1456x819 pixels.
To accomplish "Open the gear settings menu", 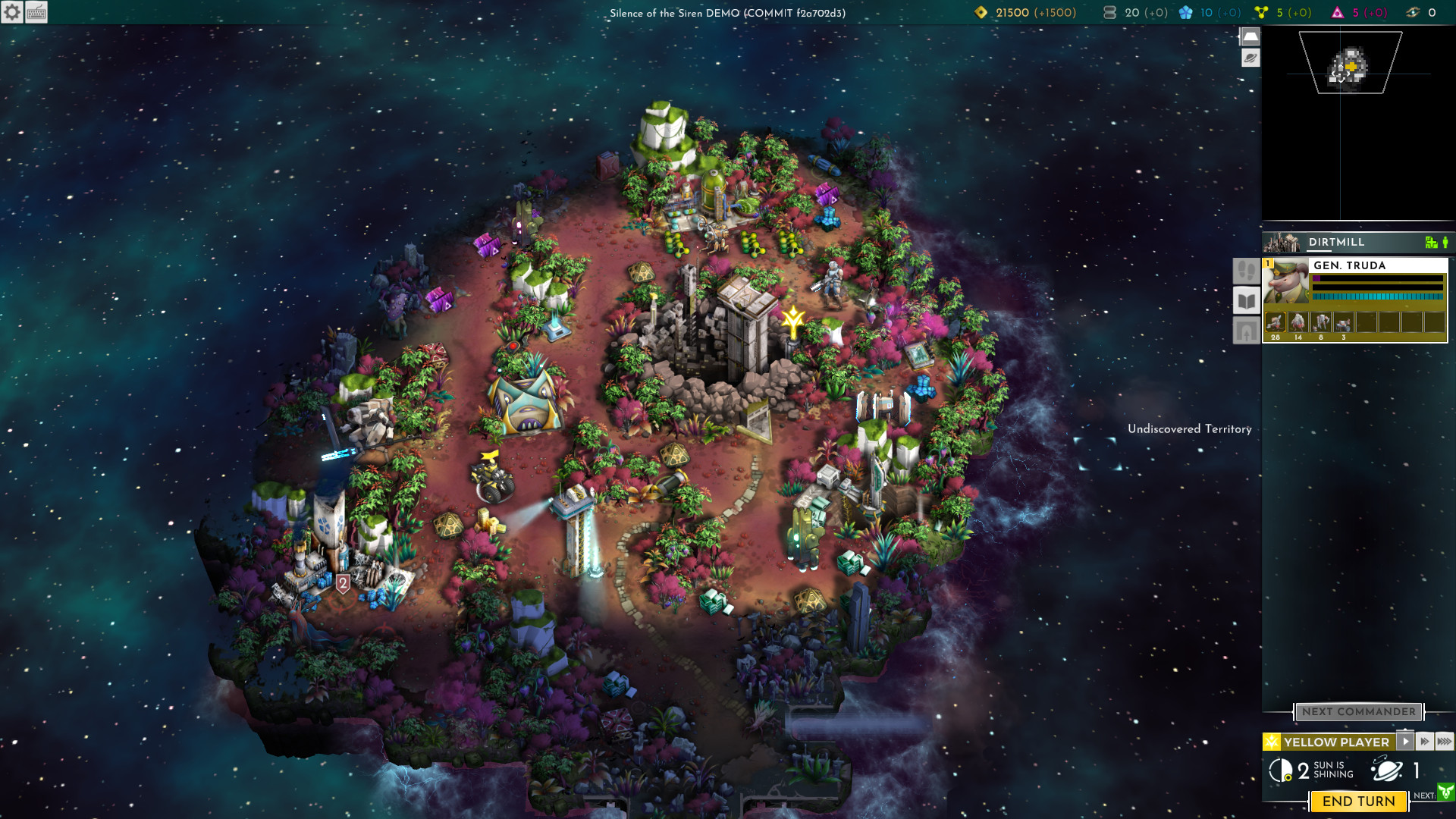I will [12, 12].
